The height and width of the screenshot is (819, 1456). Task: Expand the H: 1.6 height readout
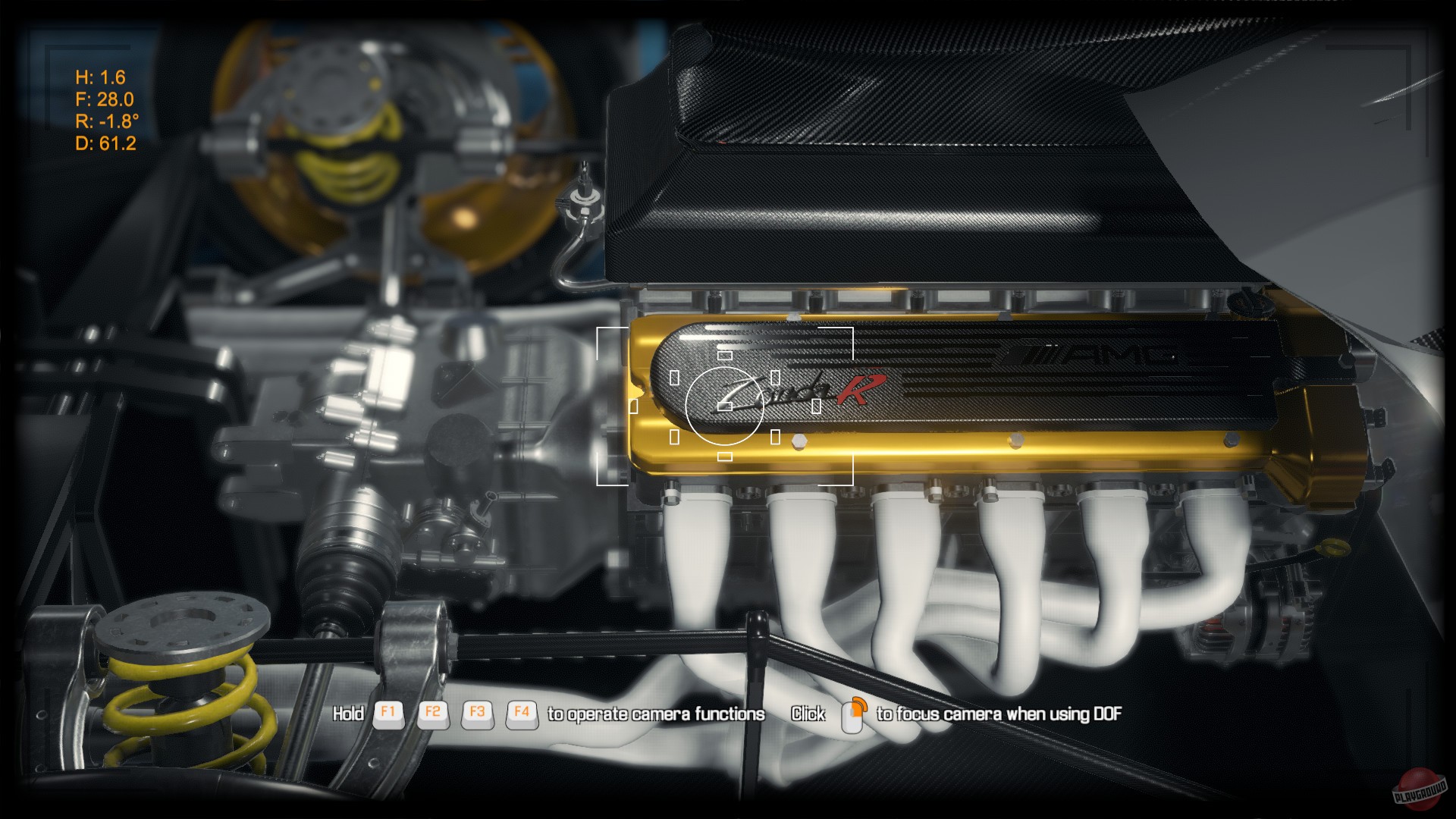(x=100, y=77)
